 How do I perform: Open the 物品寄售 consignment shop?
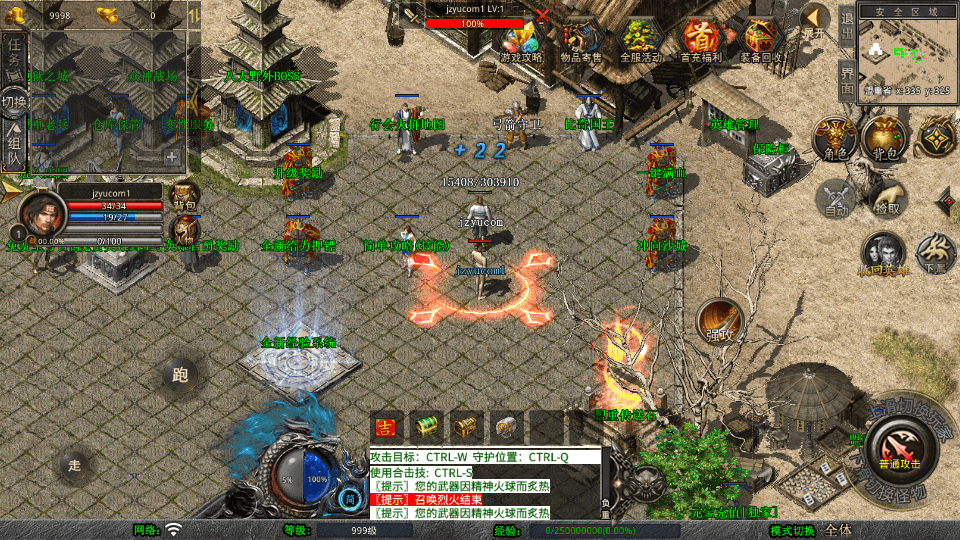[581, 40]
